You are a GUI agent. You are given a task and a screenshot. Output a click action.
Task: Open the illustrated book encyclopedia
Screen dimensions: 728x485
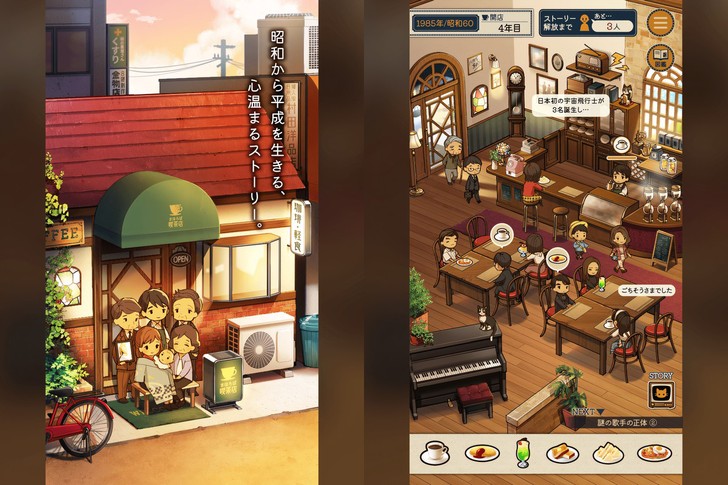(659, 57)
